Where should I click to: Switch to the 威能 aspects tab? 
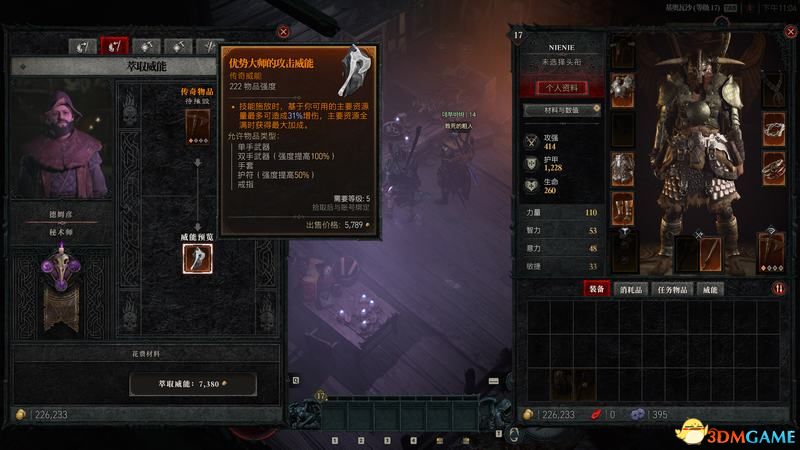click(712, 289)
